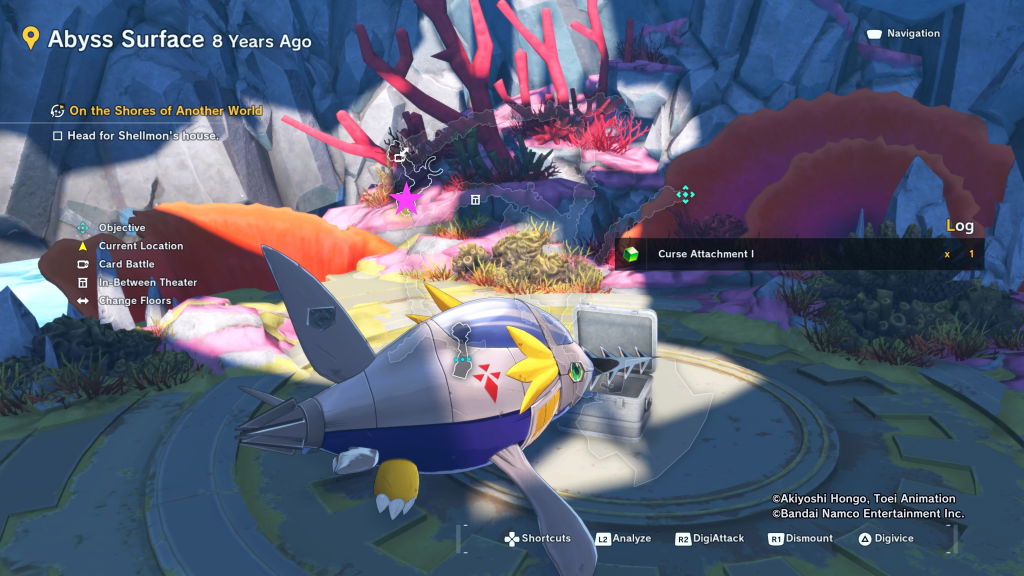Screen dimensions: 1024x576
Task: Select the pink star marker on the map
Action: [405, 199]
